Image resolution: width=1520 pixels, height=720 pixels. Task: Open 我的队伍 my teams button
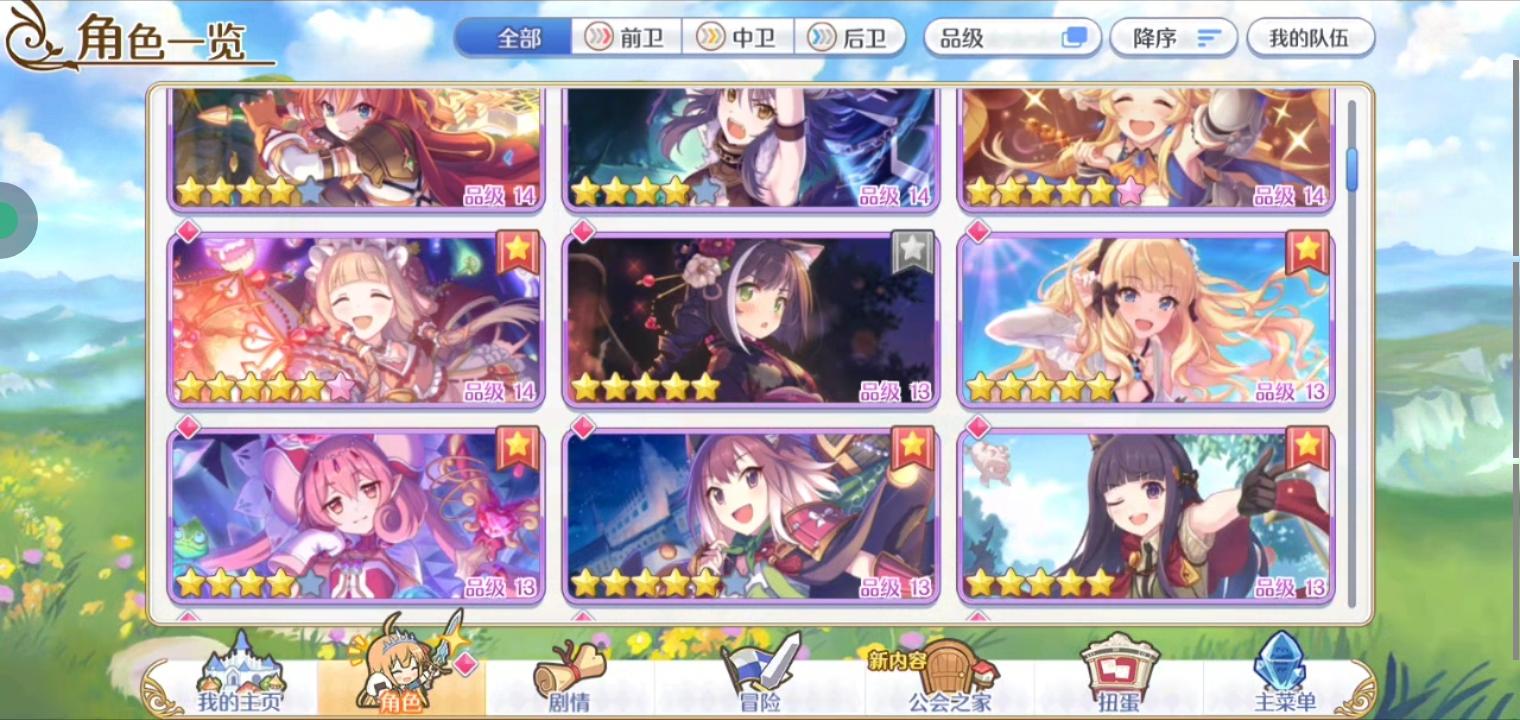tap(1311, 38)
